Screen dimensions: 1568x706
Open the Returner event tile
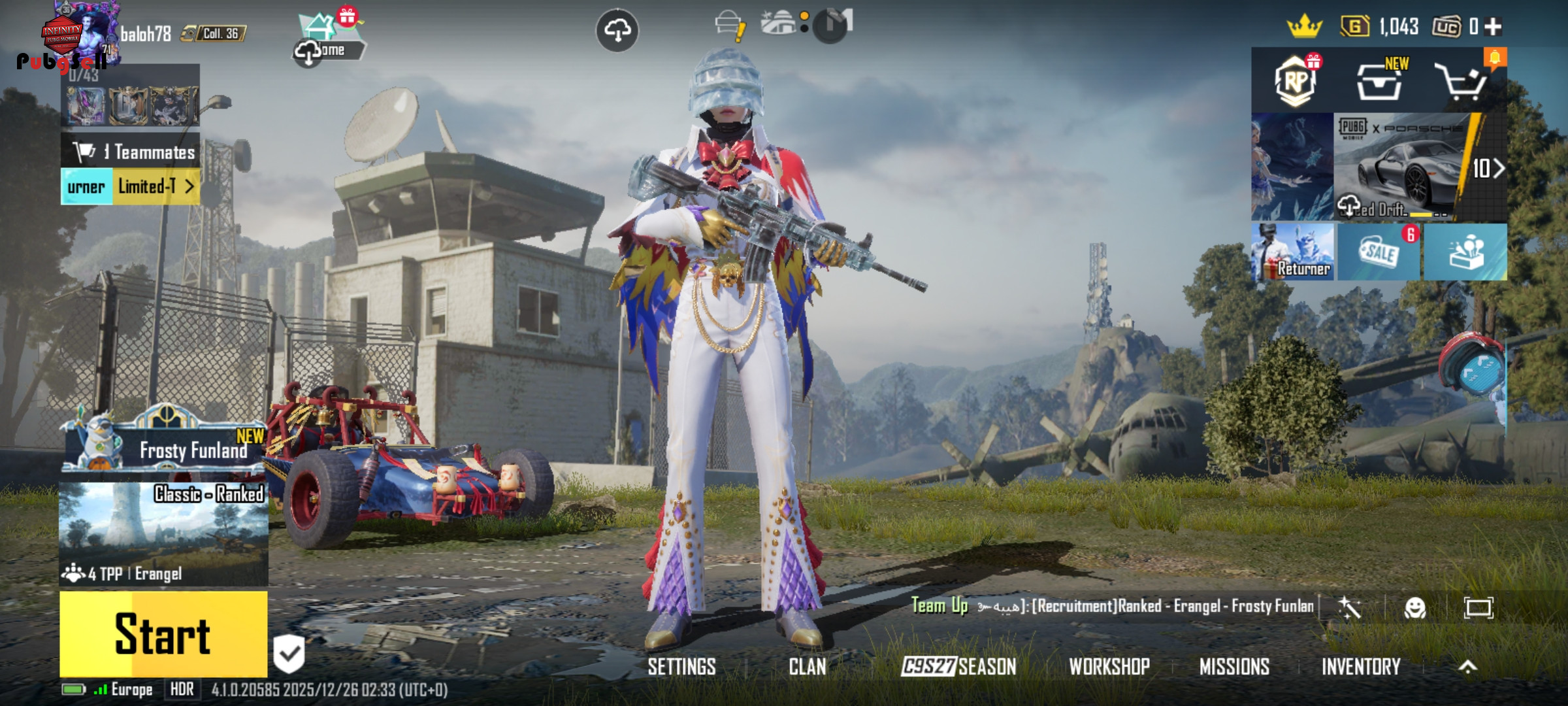click(x=1293, y=252)
